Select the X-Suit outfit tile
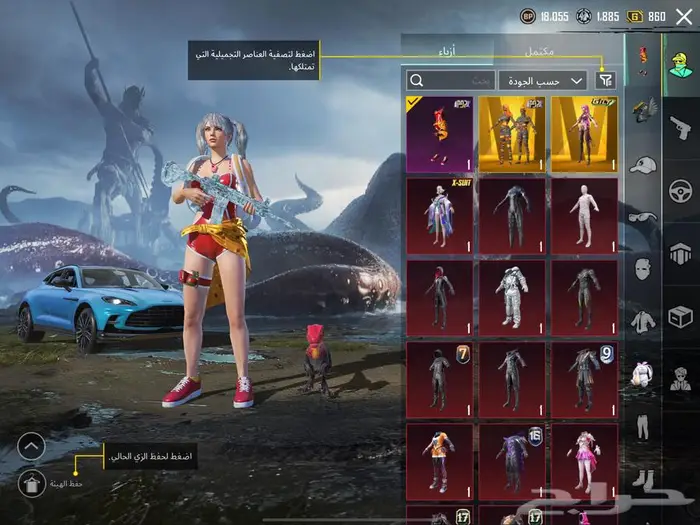This screenshot has width=700, height=525. [x=439, y=215]
